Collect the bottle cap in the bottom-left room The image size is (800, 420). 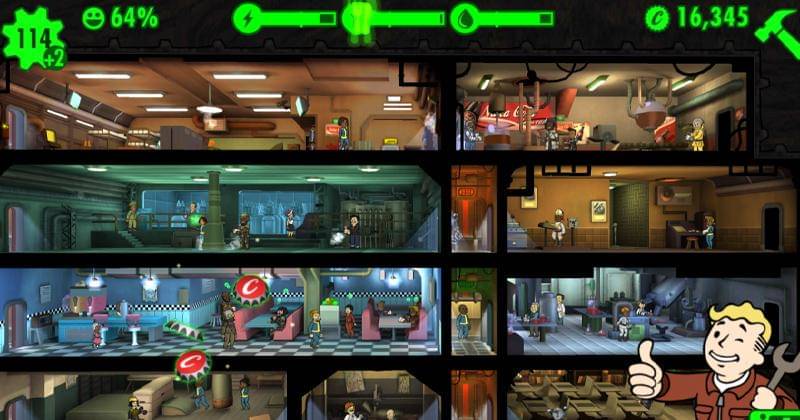[x=191, y=366]
